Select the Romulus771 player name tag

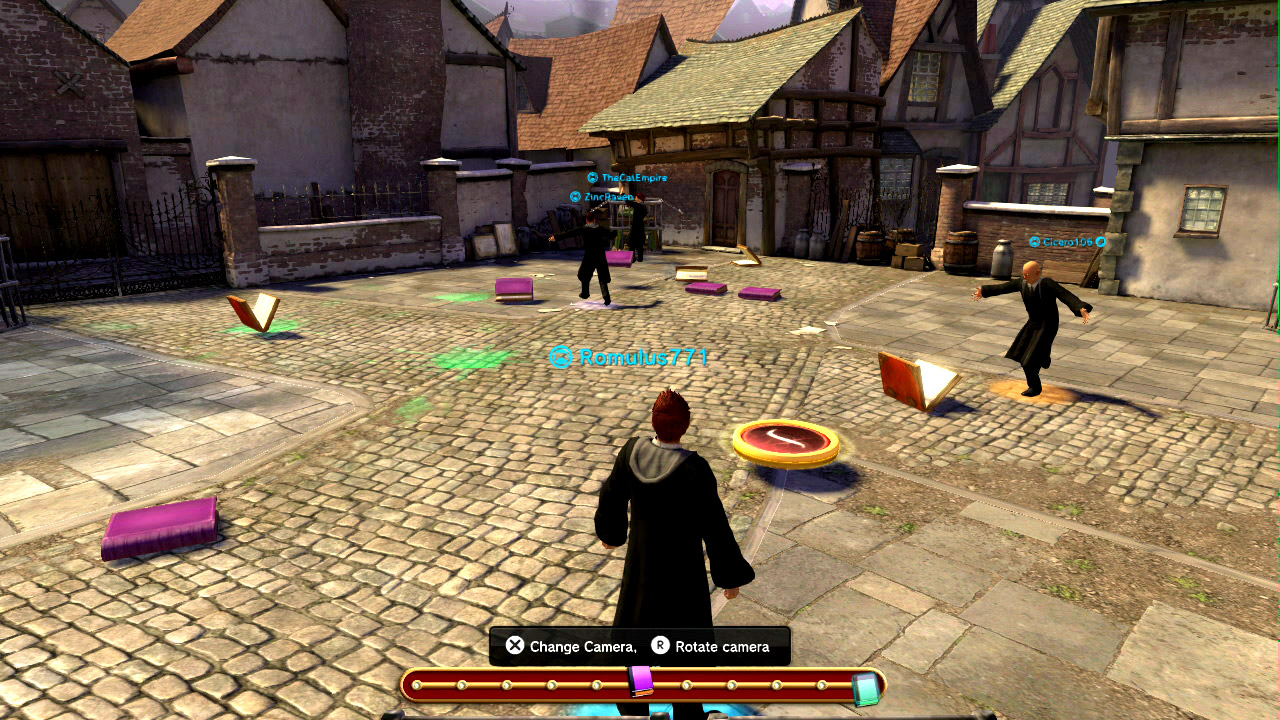[631, 357]
